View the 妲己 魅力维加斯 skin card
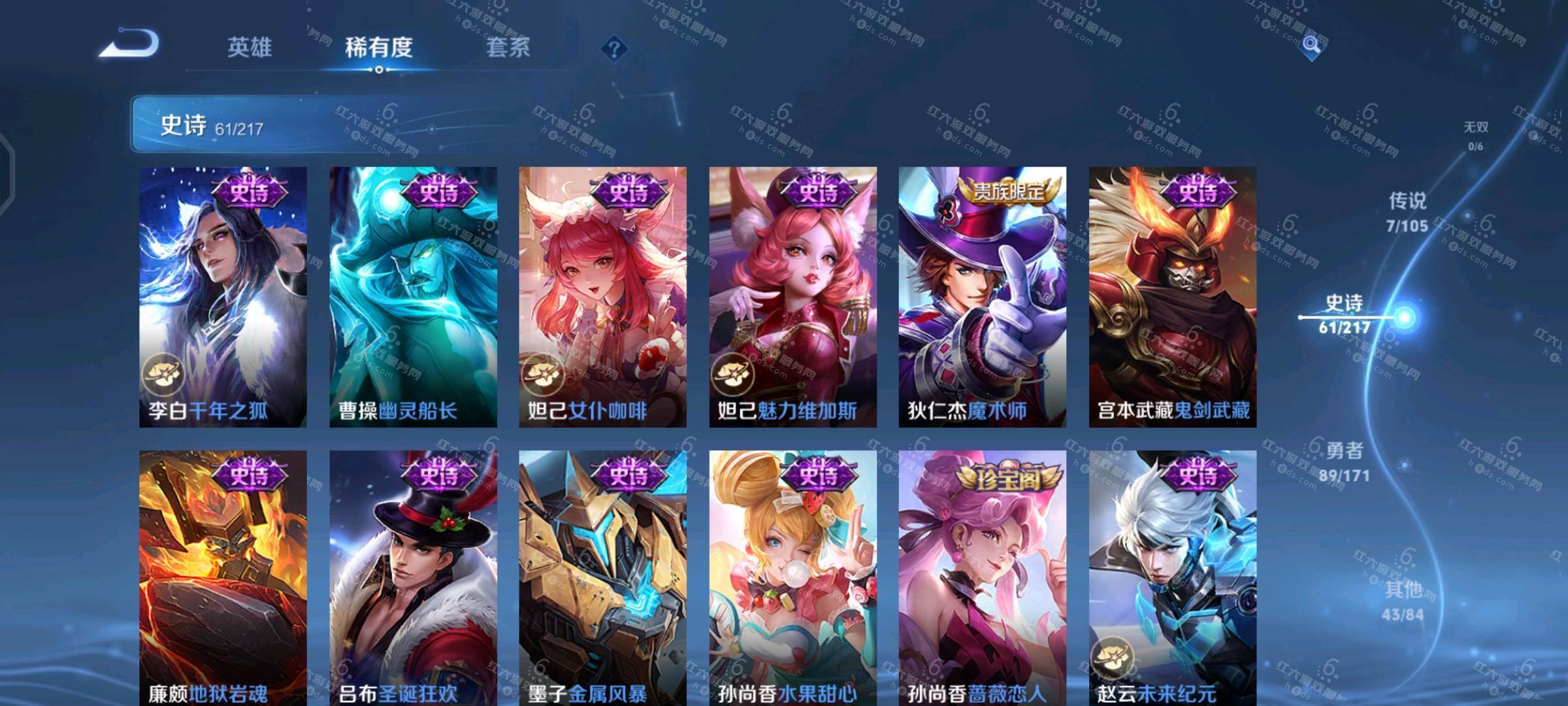The image size is (1568, 706). tap(793, 297)
